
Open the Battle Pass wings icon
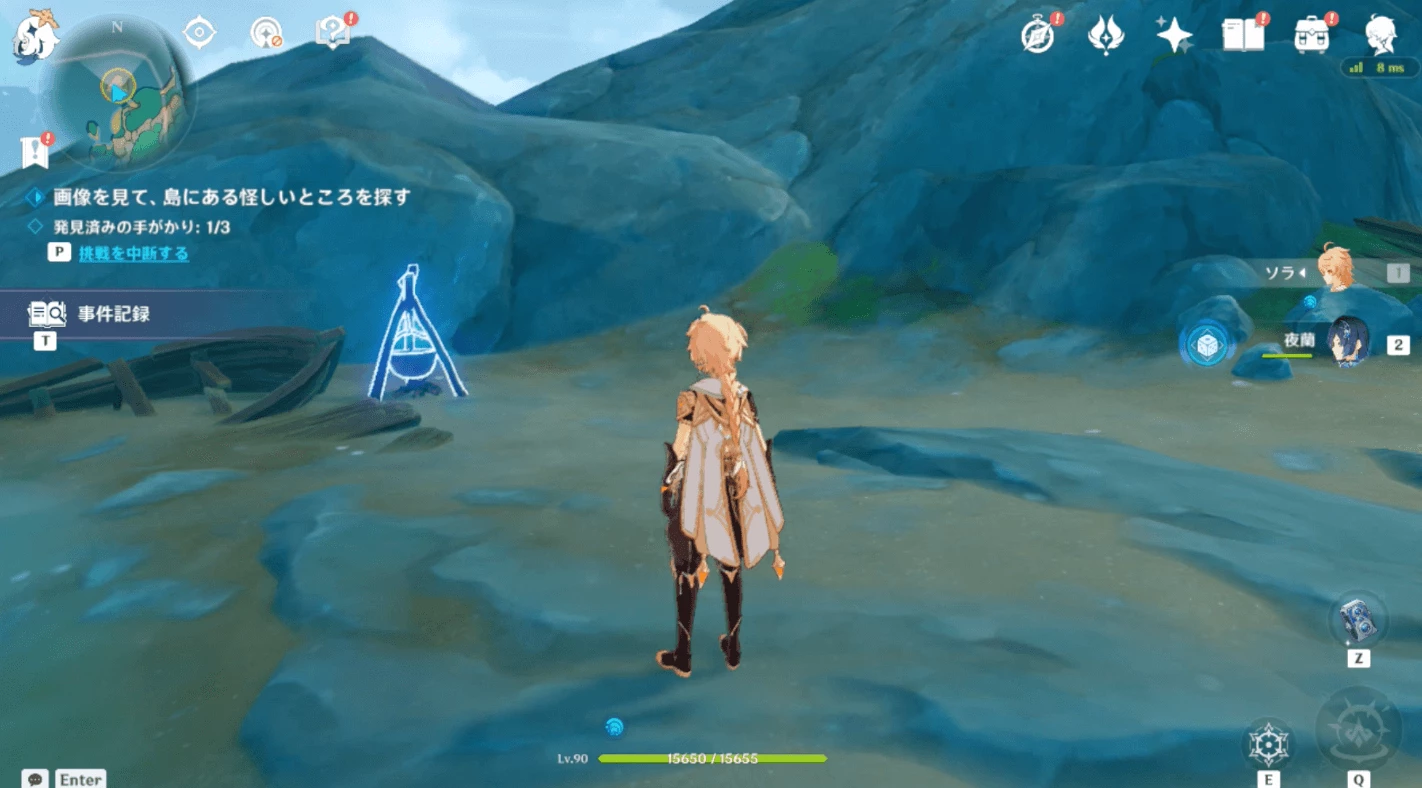(1105, 33)
